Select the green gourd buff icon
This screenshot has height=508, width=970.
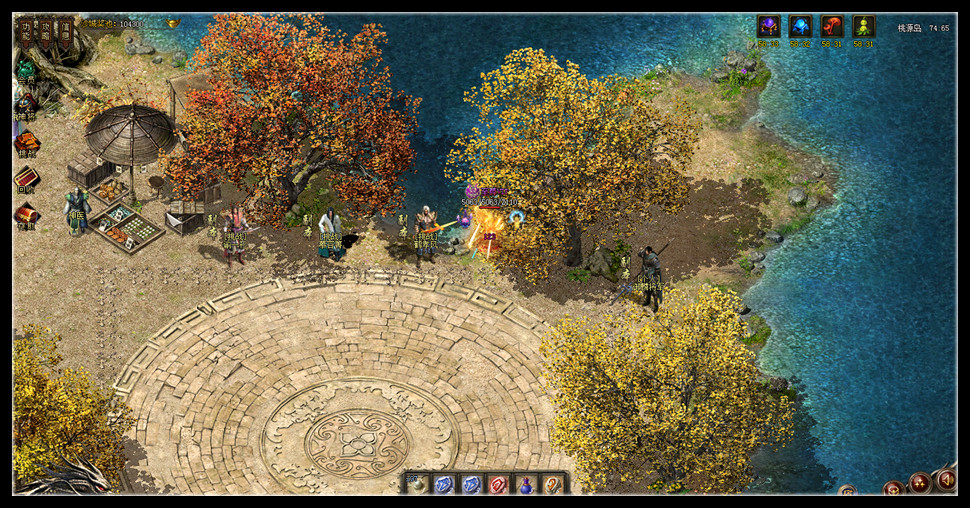863,27
